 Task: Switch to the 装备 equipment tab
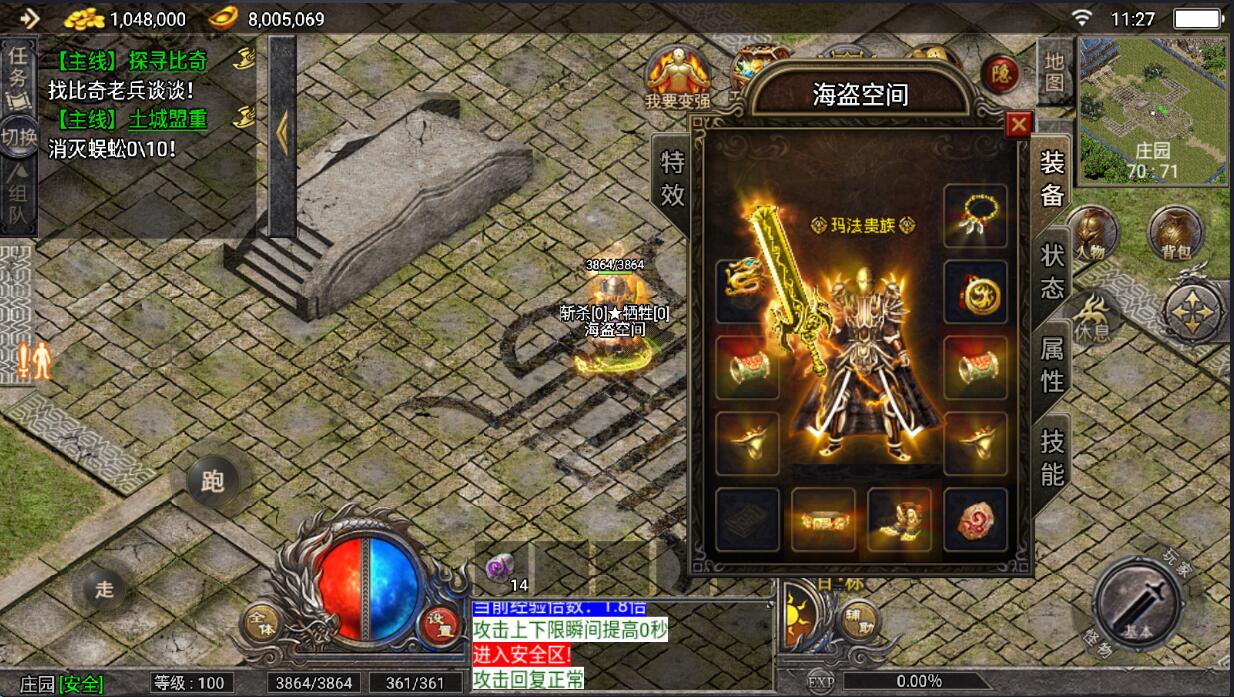point(1052,178)
